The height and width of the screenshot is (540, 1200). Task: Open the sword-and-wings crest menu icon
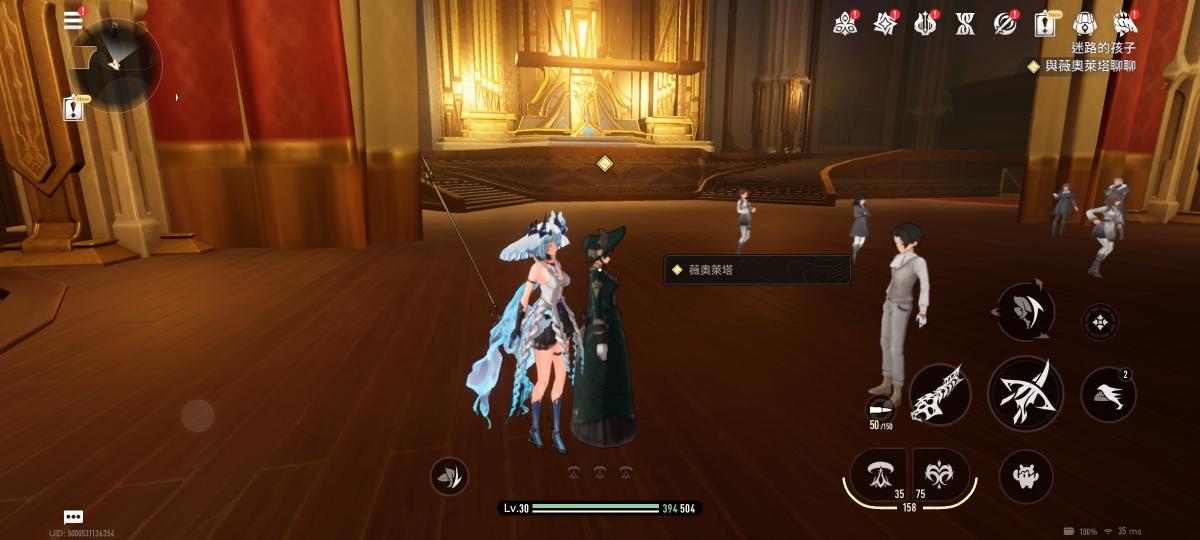925,23
